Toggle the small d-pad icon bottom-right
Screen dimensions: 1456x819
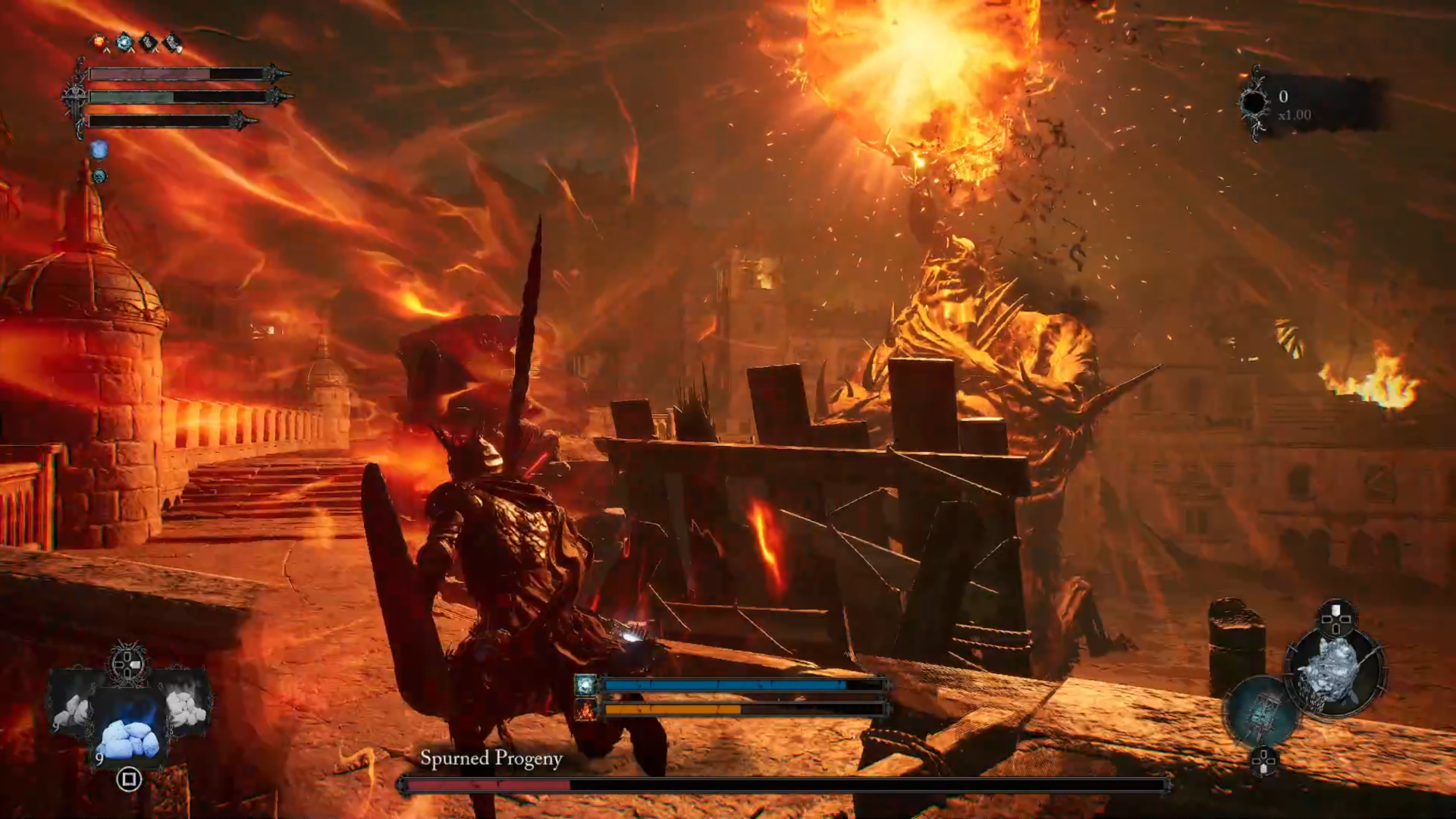(x=1263, y=761)
